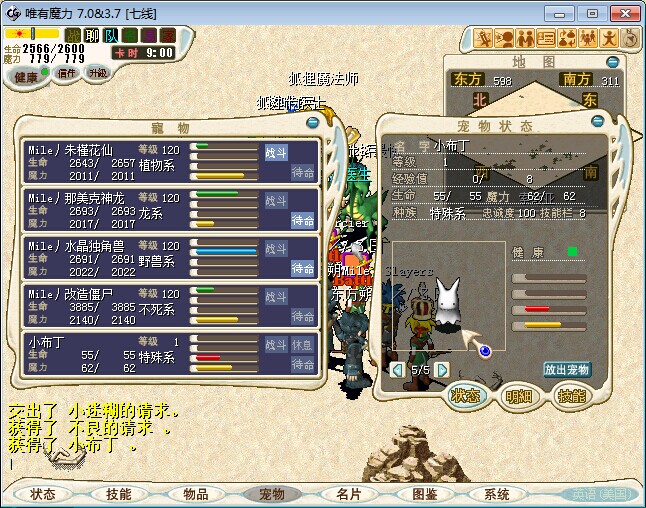Viewport: 646px width, 508px height.
Task: Toggle the 宠物 (Pet) bottom menu
Action: pyautogui.click(x=272, y=494)
